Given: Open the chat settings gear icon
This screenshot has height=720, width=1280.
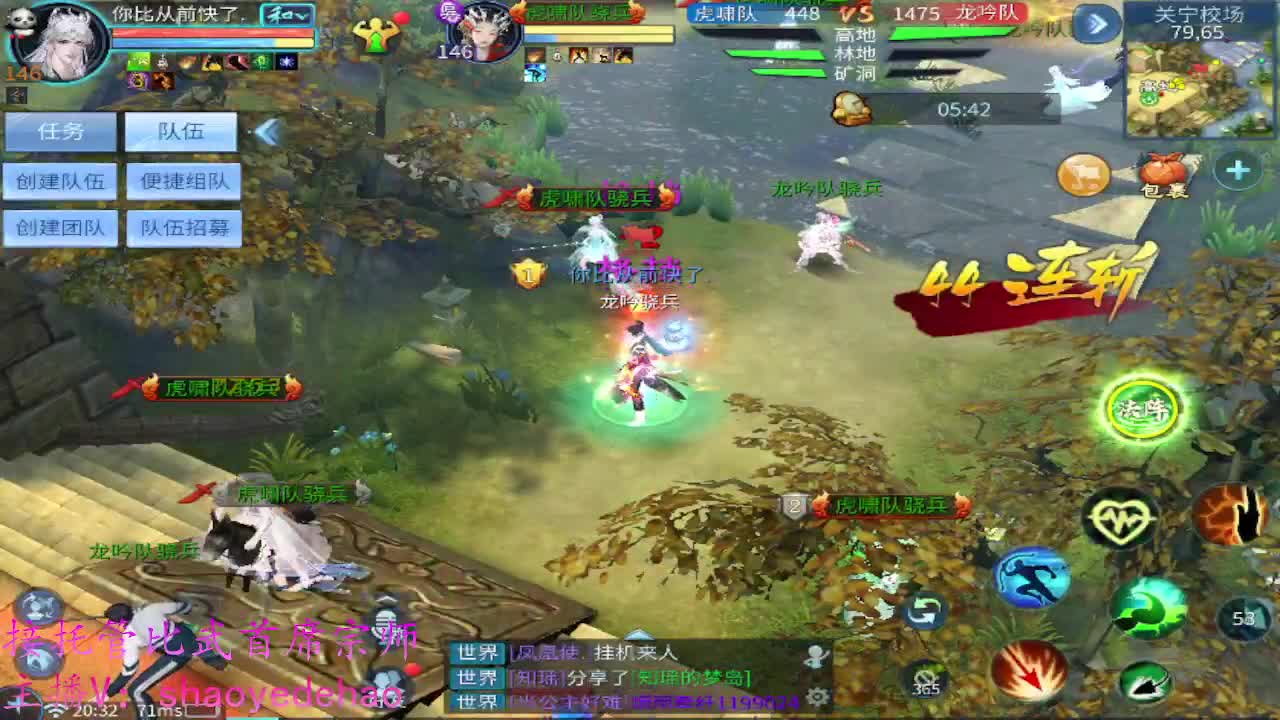Looking at the screenshot, I should pos(817,696).
